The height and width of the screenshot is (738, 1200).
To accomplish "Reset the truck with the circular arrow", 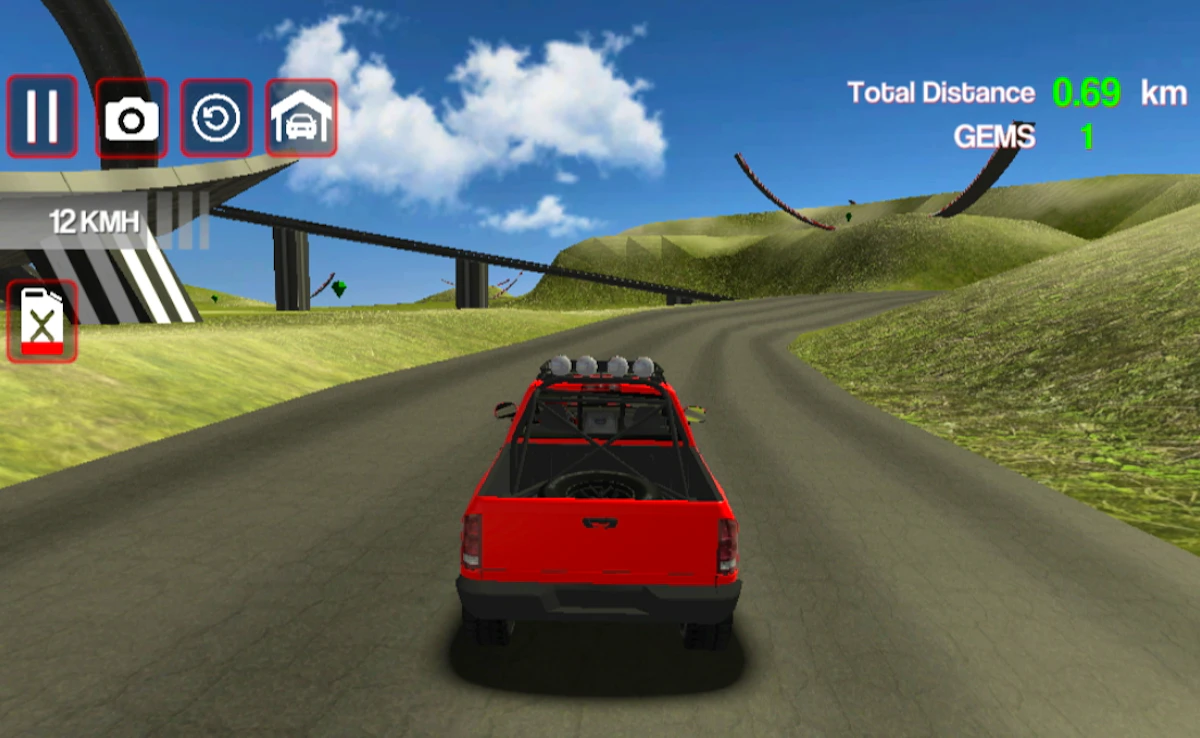I will coord(216,119).
